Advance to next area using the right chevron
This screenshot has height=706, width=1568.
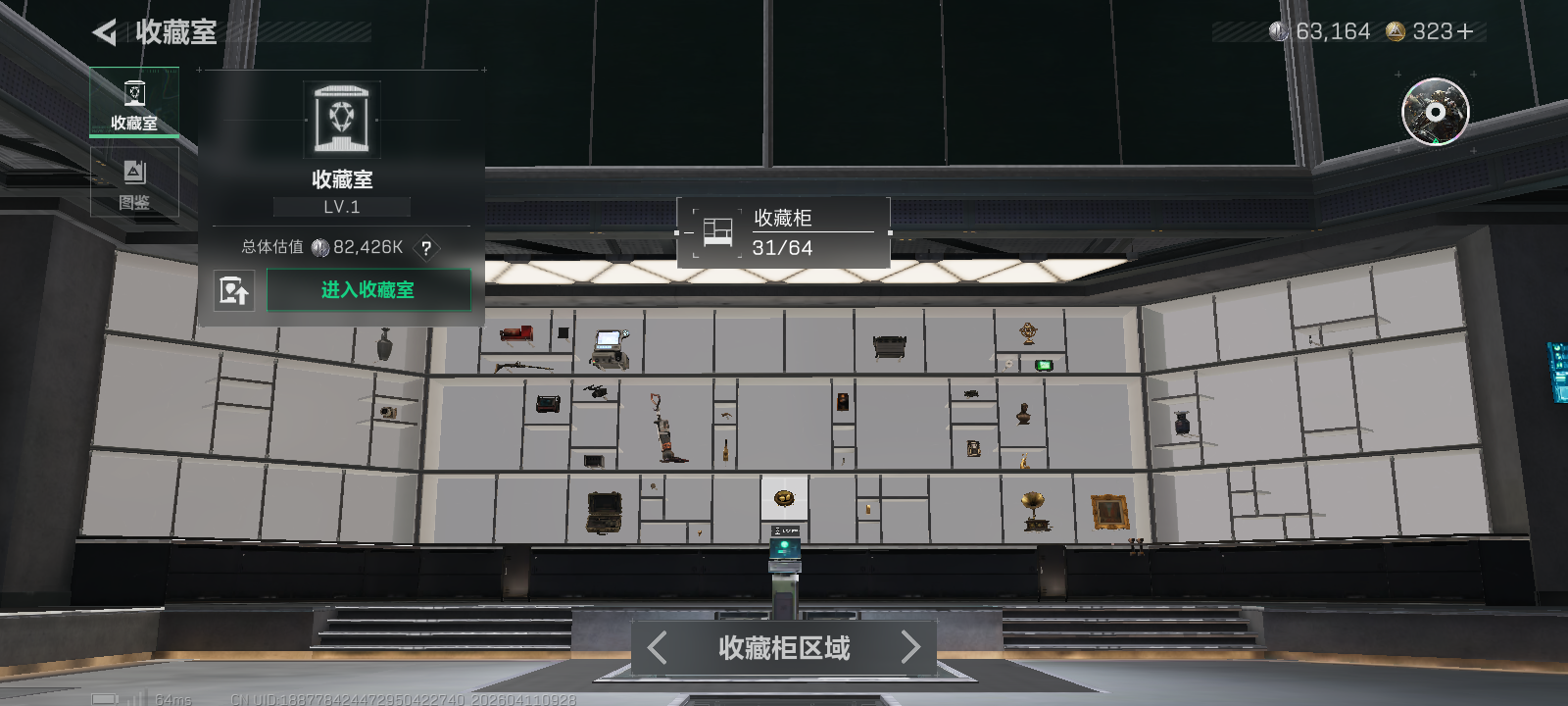click(x=911, y=647)
